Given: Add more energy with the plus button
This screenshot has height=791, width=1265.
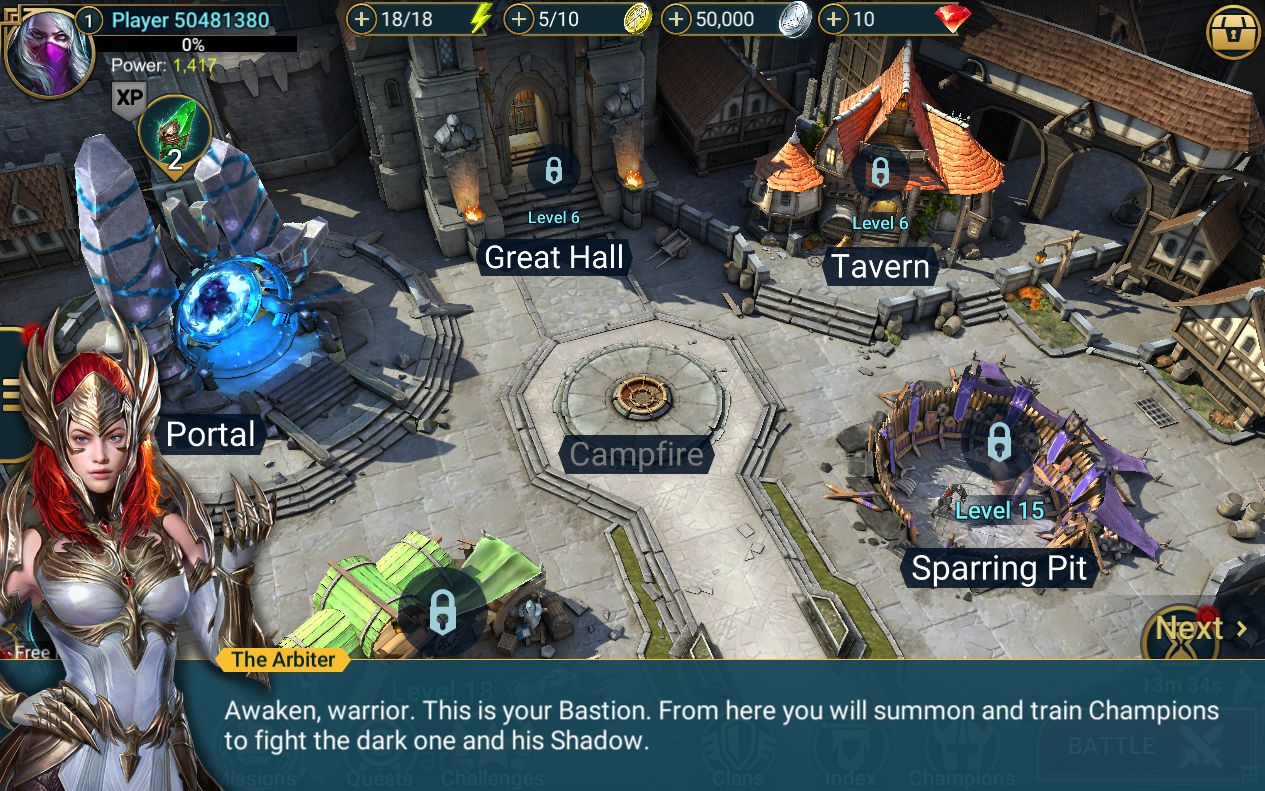Looking at the screenshot, I should click(x=361, y=19).
